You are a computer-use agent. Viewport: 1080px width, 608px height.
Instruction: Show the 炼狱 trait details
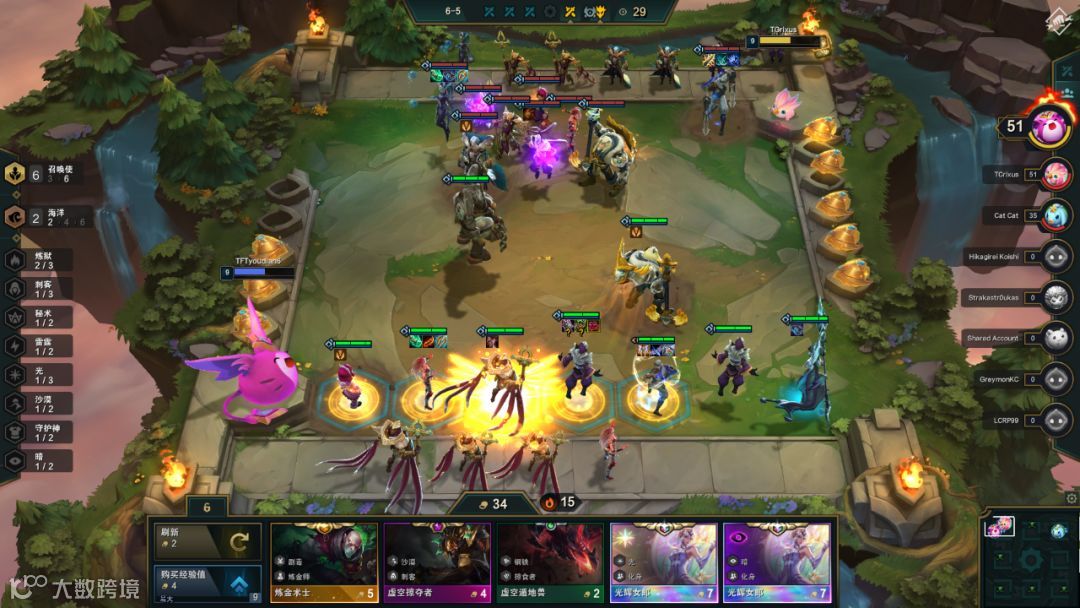point(40,260)
